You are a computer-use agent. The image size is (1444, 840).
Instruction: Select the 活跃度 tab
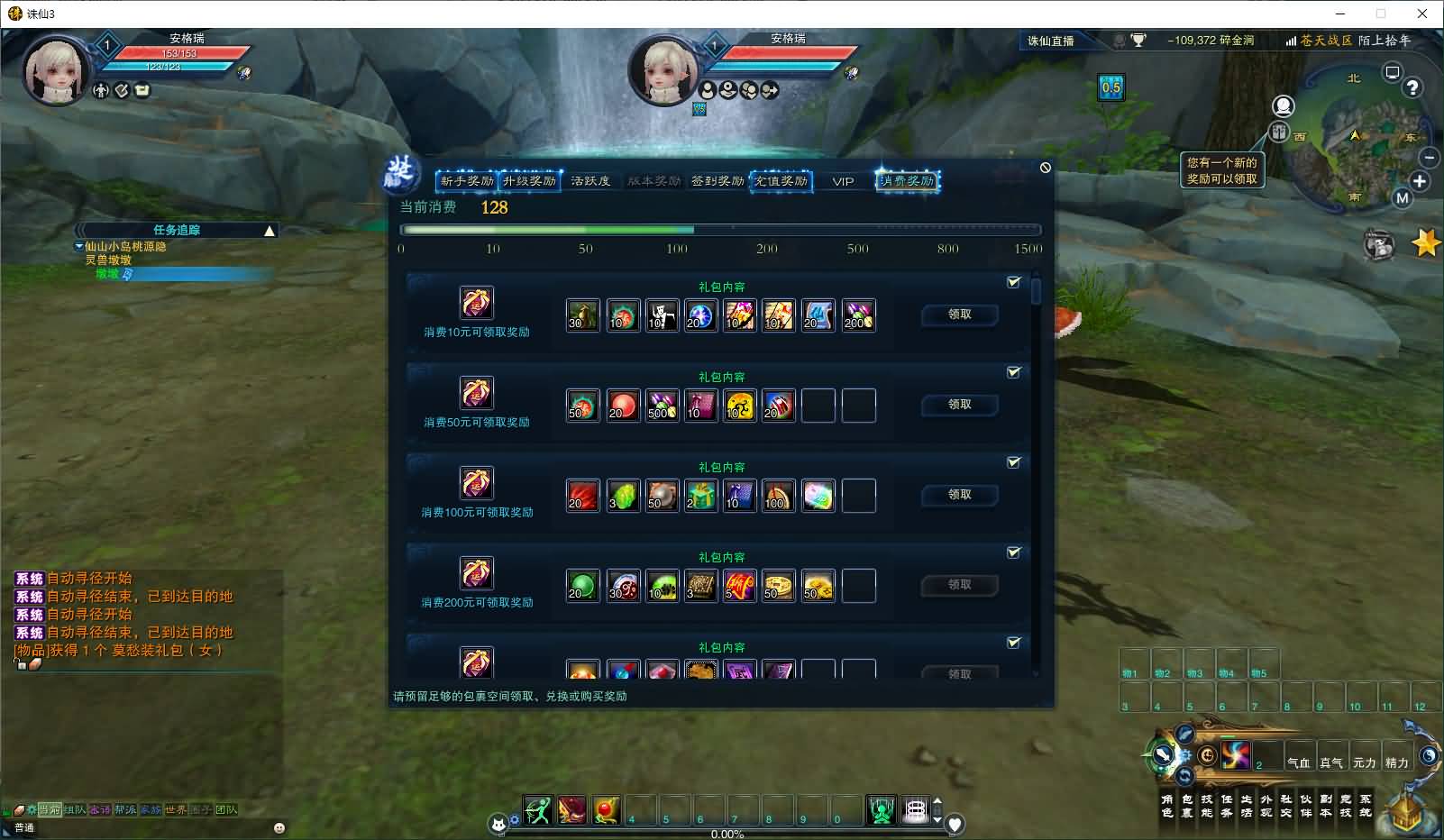[x=590, y=181]
